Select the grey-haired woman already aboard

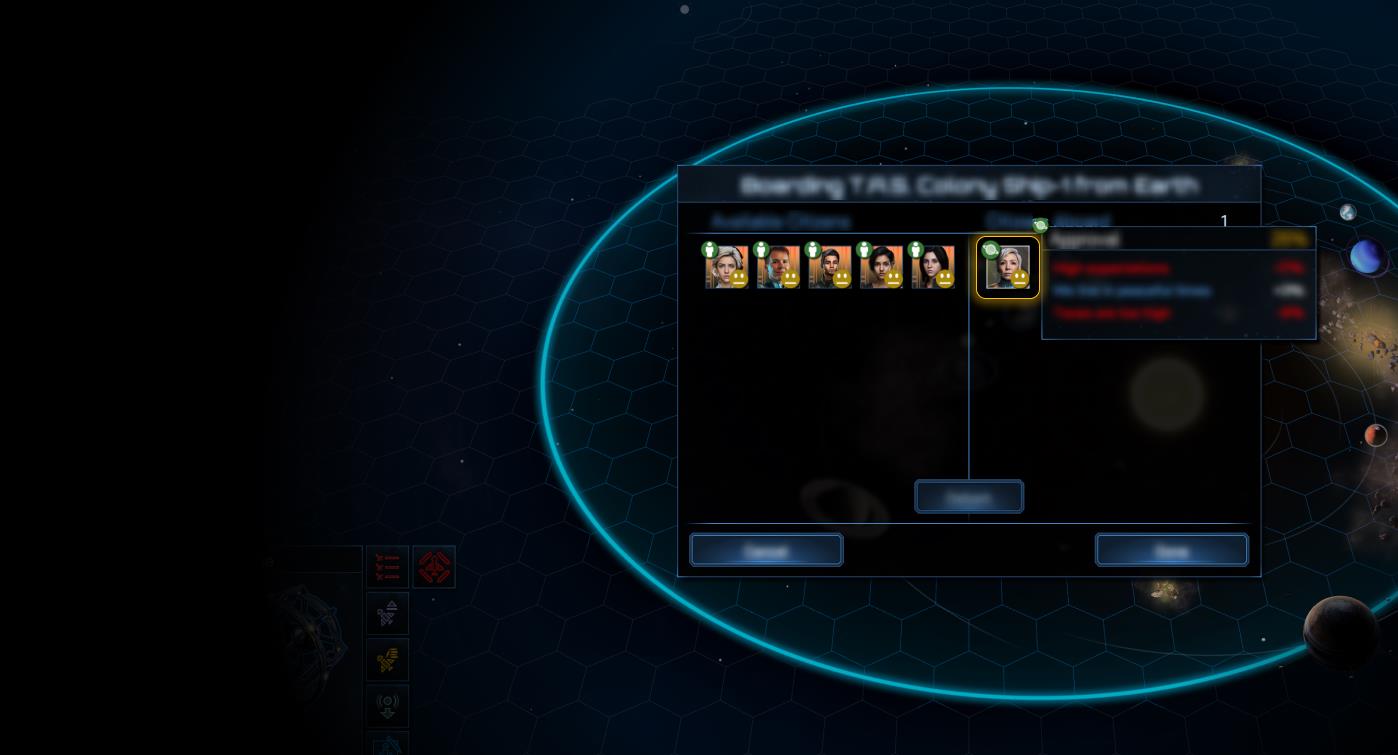[1007, 268]
